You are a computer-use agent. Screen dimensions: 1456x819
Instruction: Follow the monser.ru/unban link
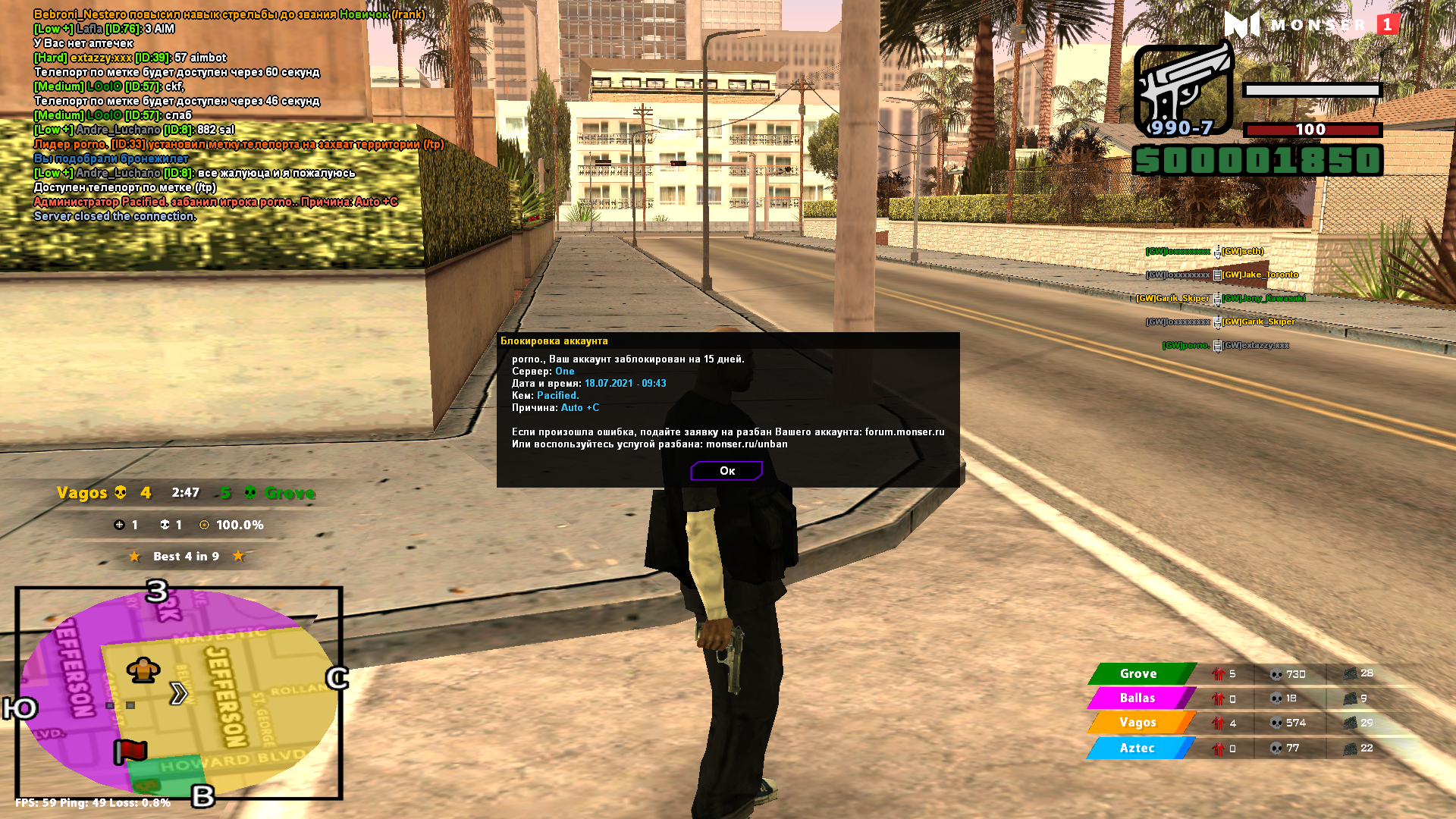(x=745, y=444)
